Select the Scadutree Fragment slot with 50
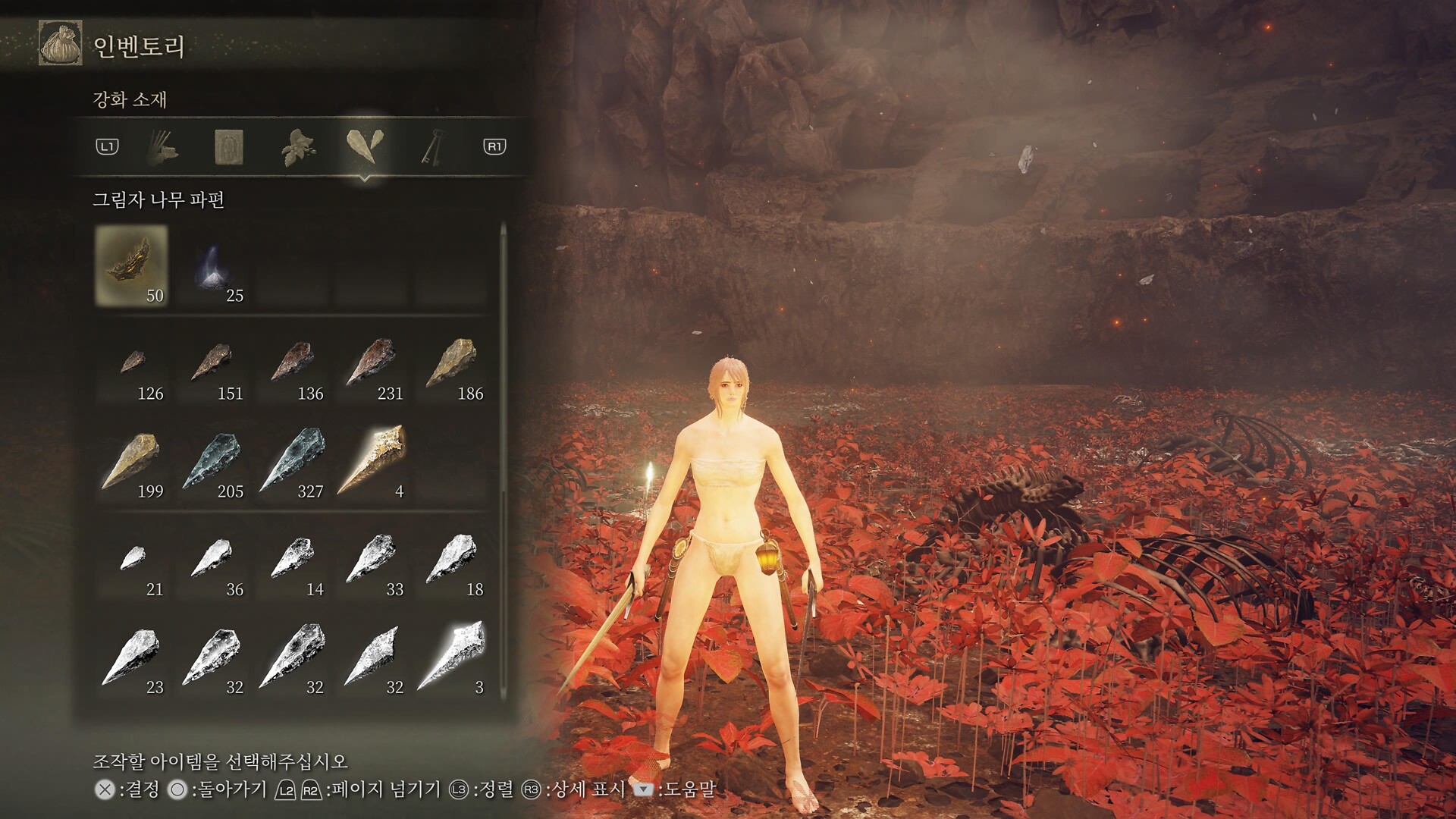The image size is (1456, 819). click(x=132, y=265)
